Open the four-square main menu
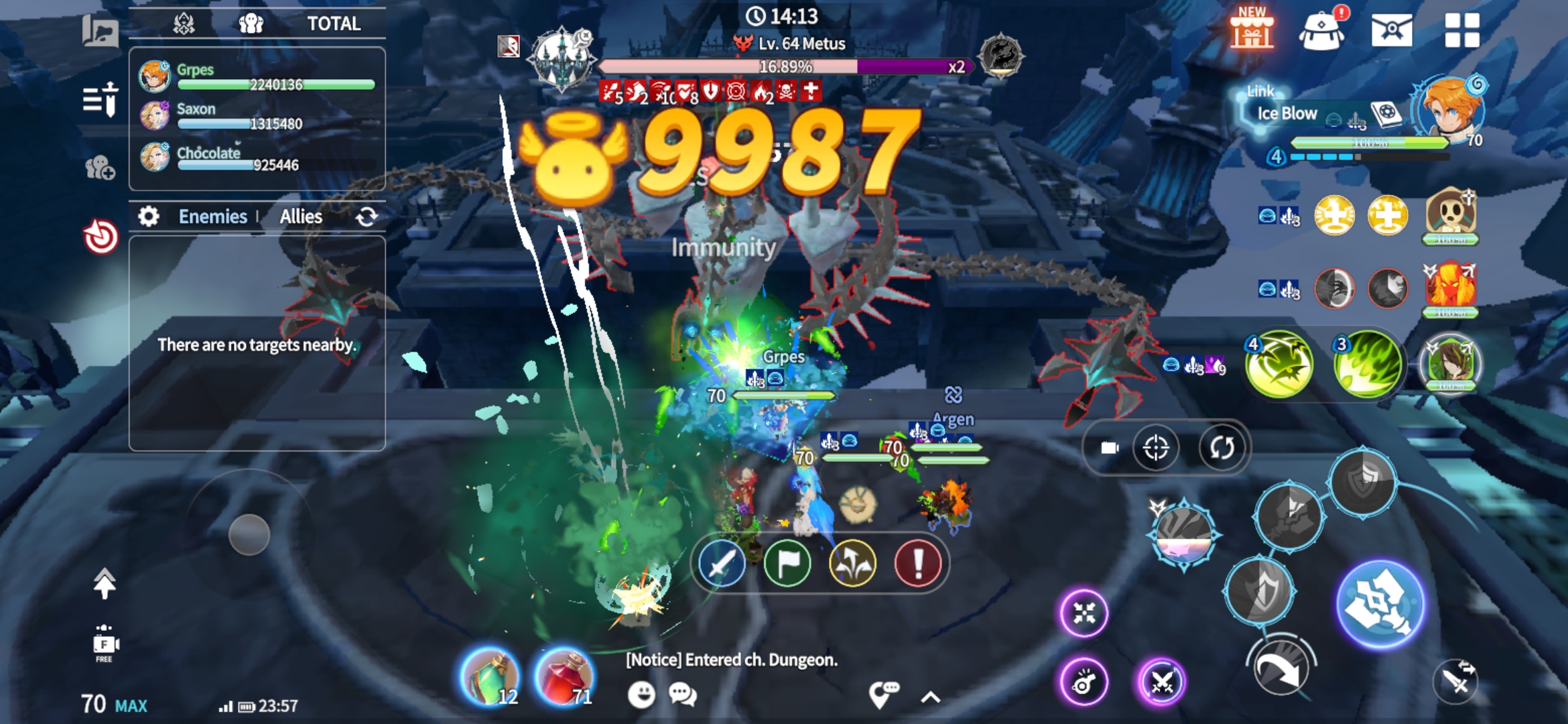 [1461, 31]
